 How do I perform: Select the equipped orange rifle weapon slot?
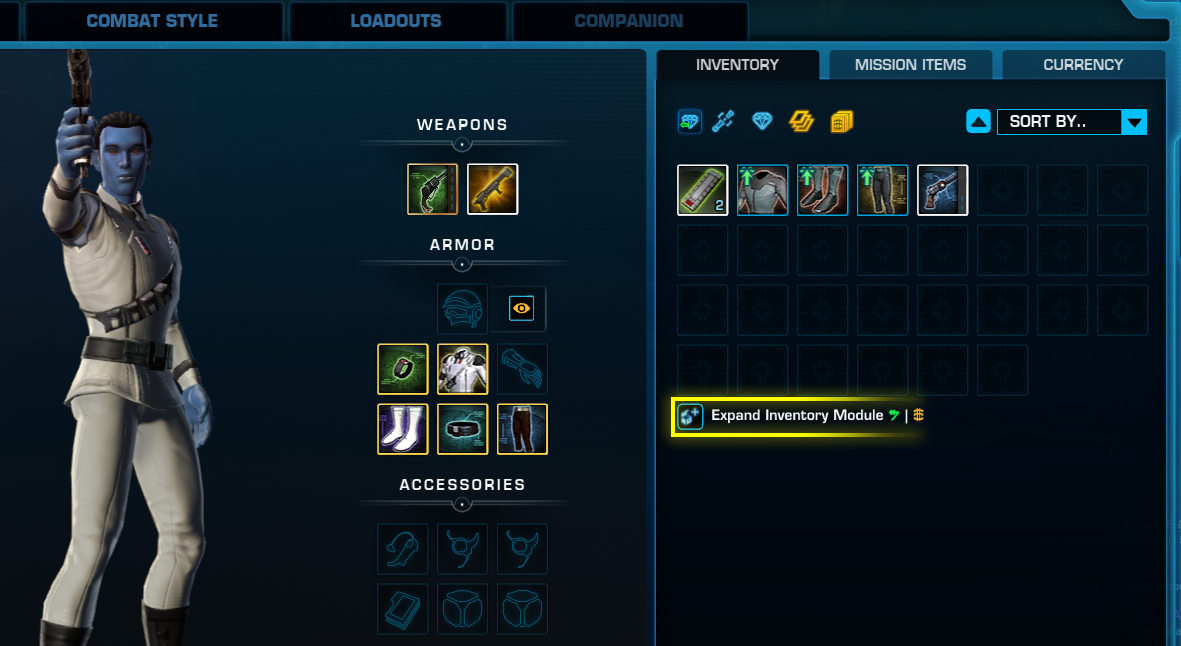tap(492, 189)
